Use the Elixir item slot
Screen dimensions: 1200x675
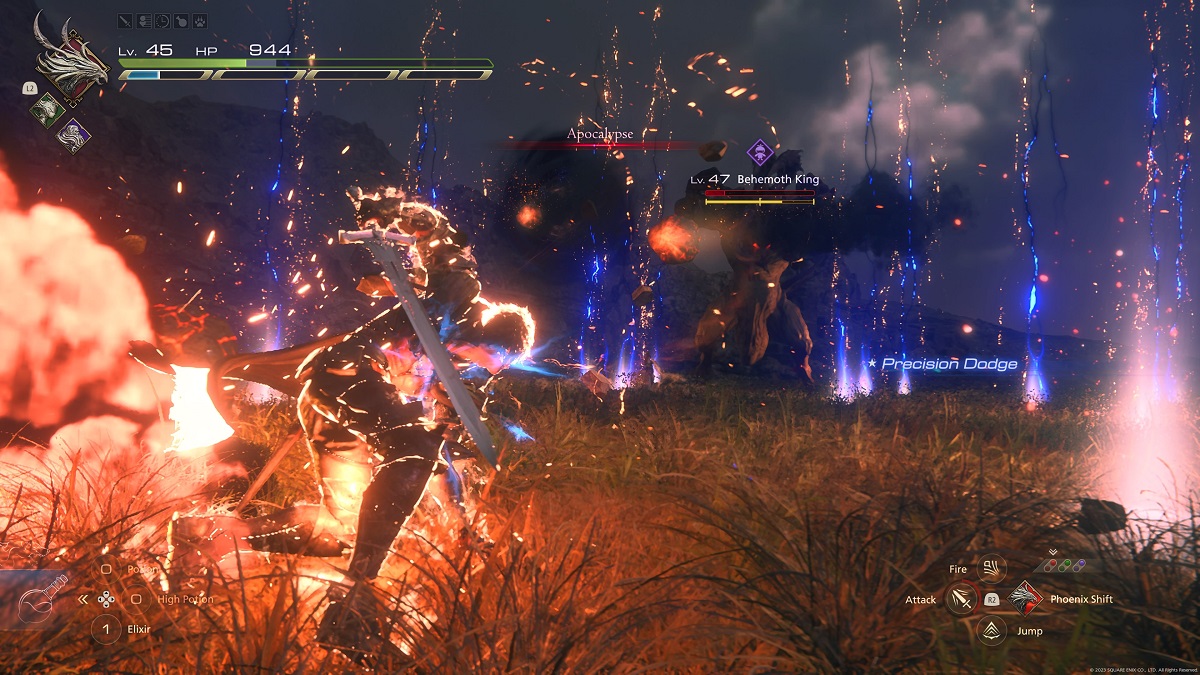[x=106, y=629]
